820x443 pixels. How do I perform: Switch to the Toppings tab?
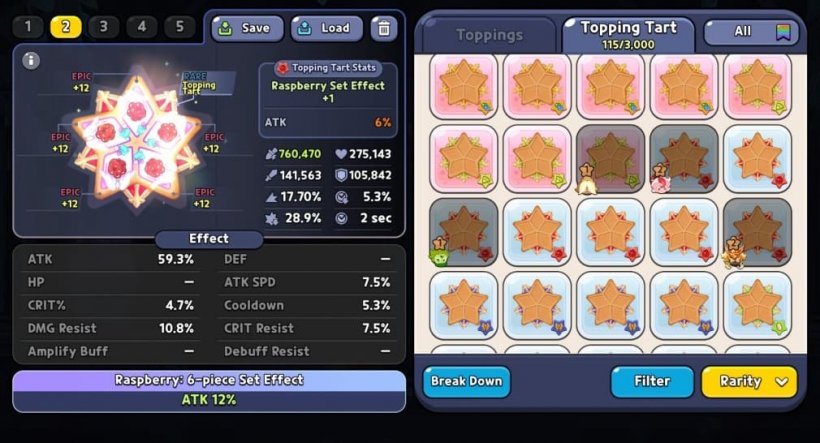pyautogui.click(x=489, y=35)
